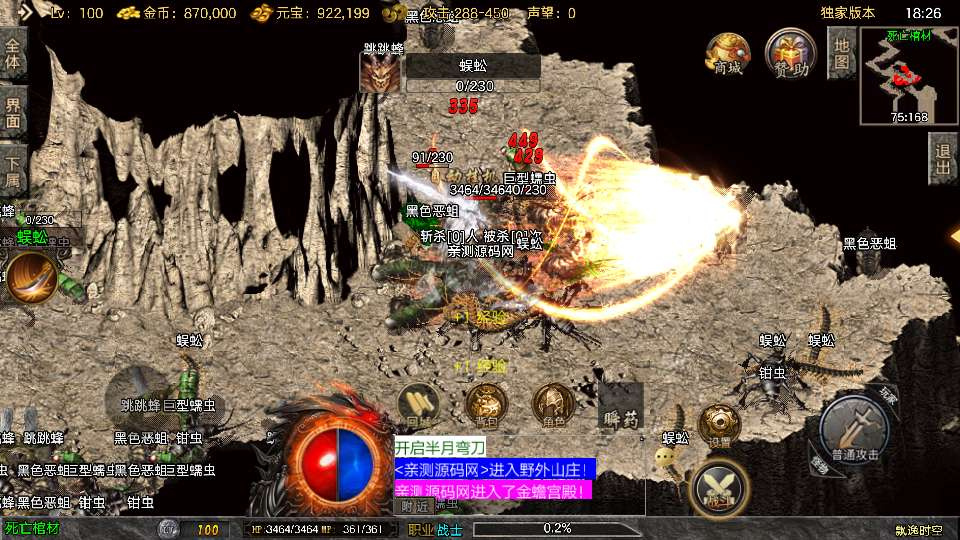Toggle the crossed swords battle icon
The image size is (960, 540).
pos(720,487)
